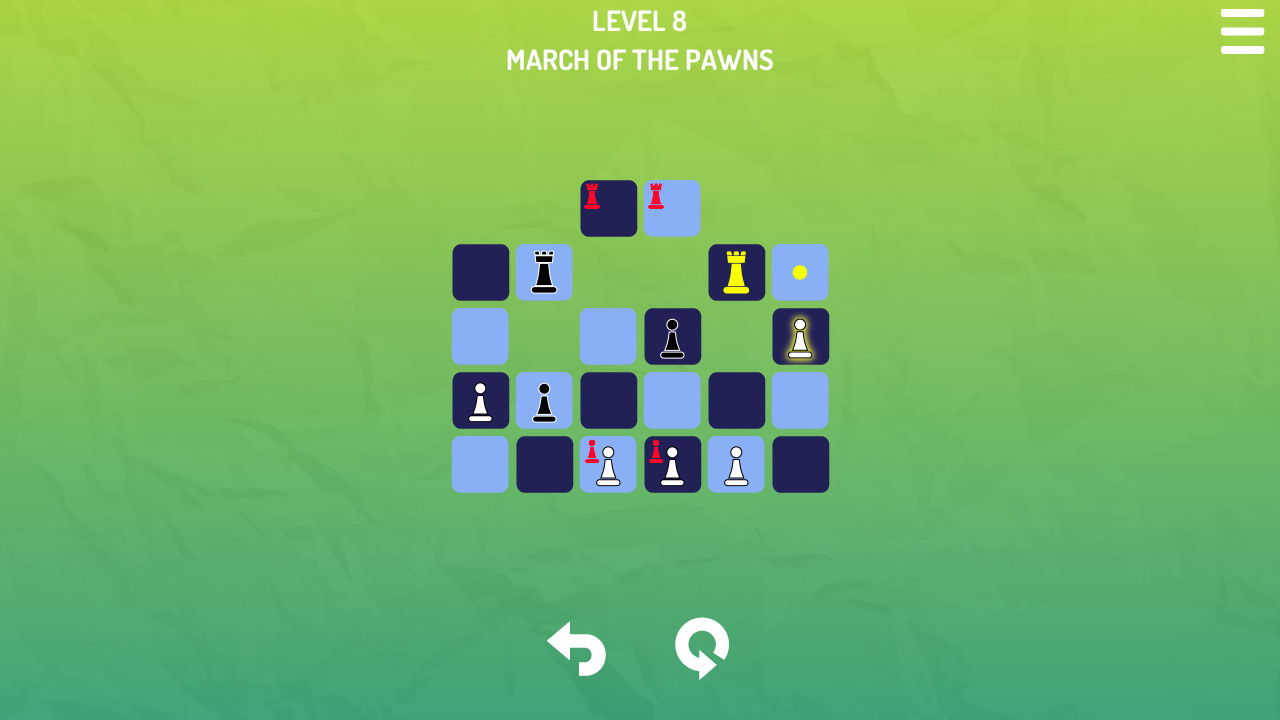This screenshot has height=720, width=1280.
Task: Click the empty dark square left of the black rook
Action: click(x=480, y=272)
